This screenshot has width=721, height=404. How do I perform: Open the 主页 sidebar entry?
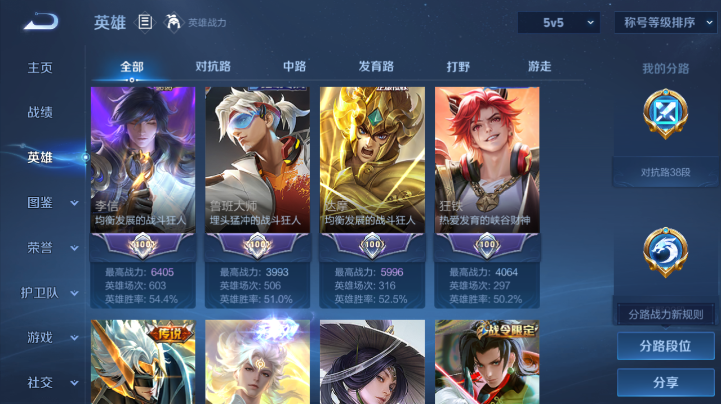coord(40,68)
